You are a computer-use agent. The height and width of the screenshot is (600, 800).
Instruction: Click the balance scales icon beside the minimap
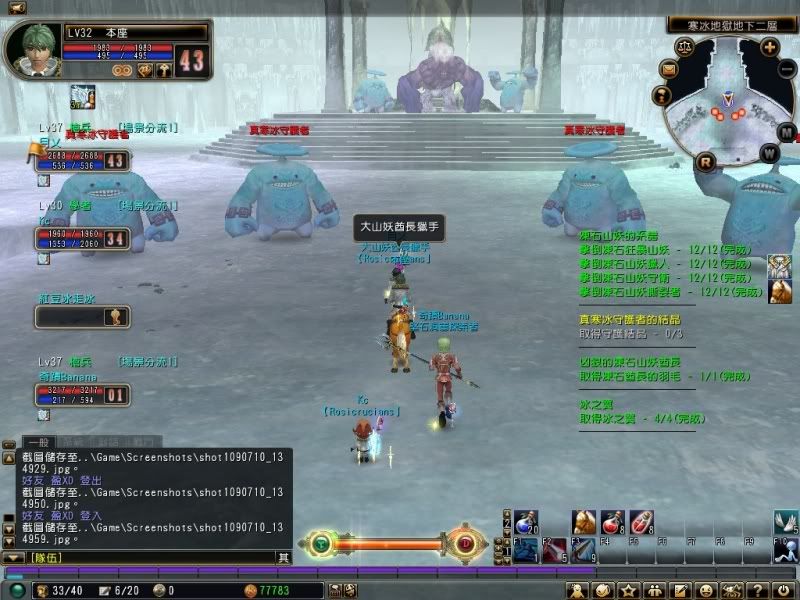(x=685, y=46)
